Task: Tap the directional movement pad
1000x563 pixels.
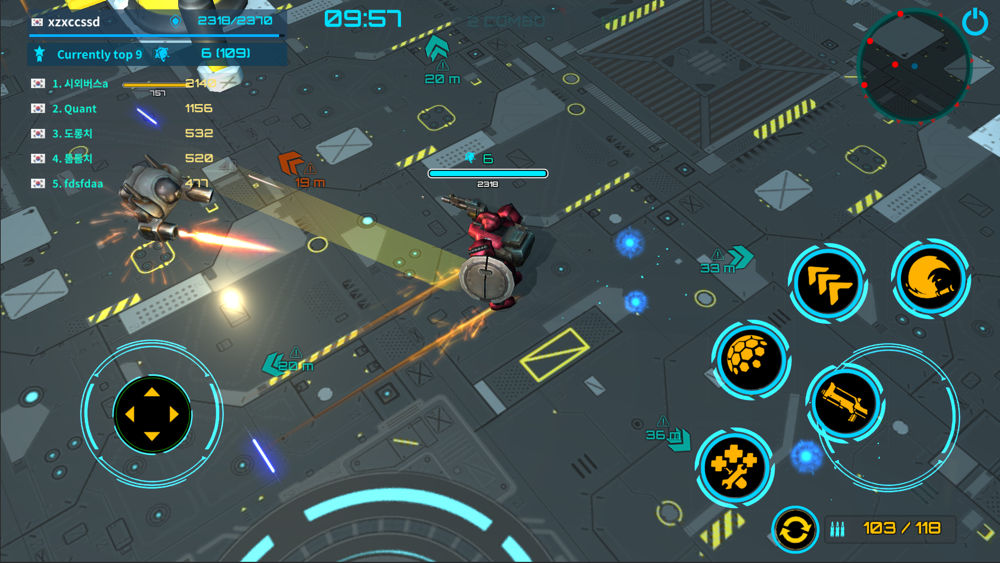Action: click(151, 414)
